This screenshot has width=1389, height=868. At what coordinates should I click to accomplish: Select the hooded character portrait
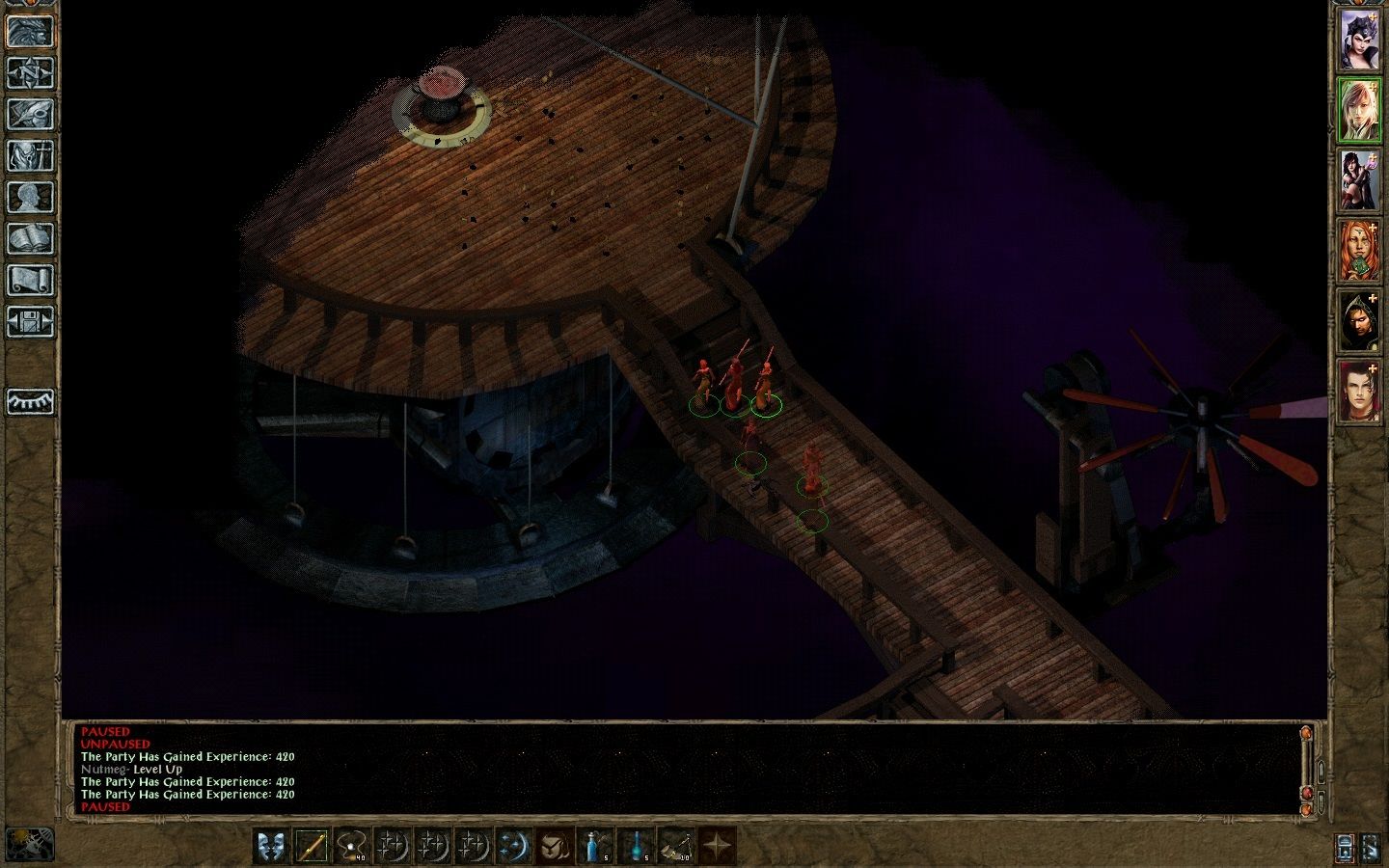(1358, 321)
